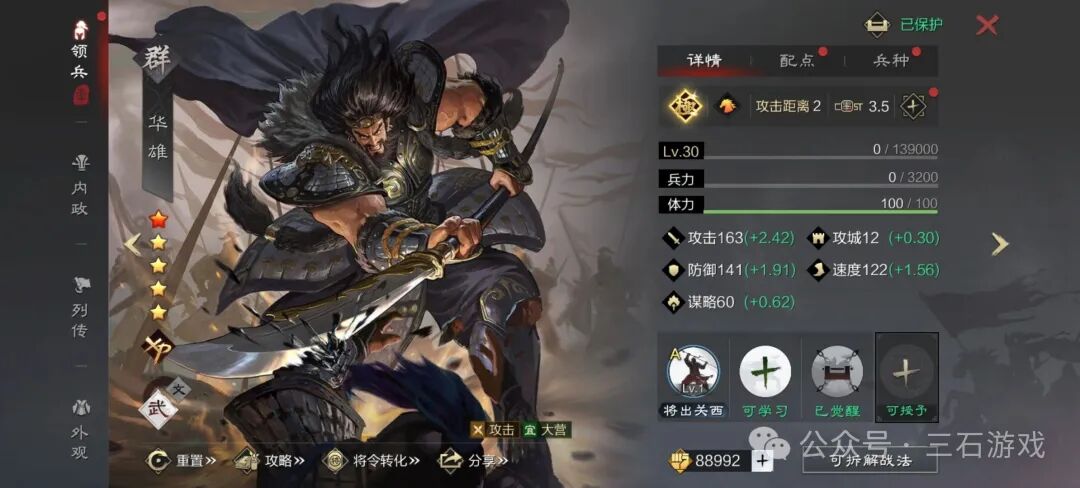The height and width of the screenshot is (488, 1080).
Task: Click the 重置 reset button
Action: [184, 460]
